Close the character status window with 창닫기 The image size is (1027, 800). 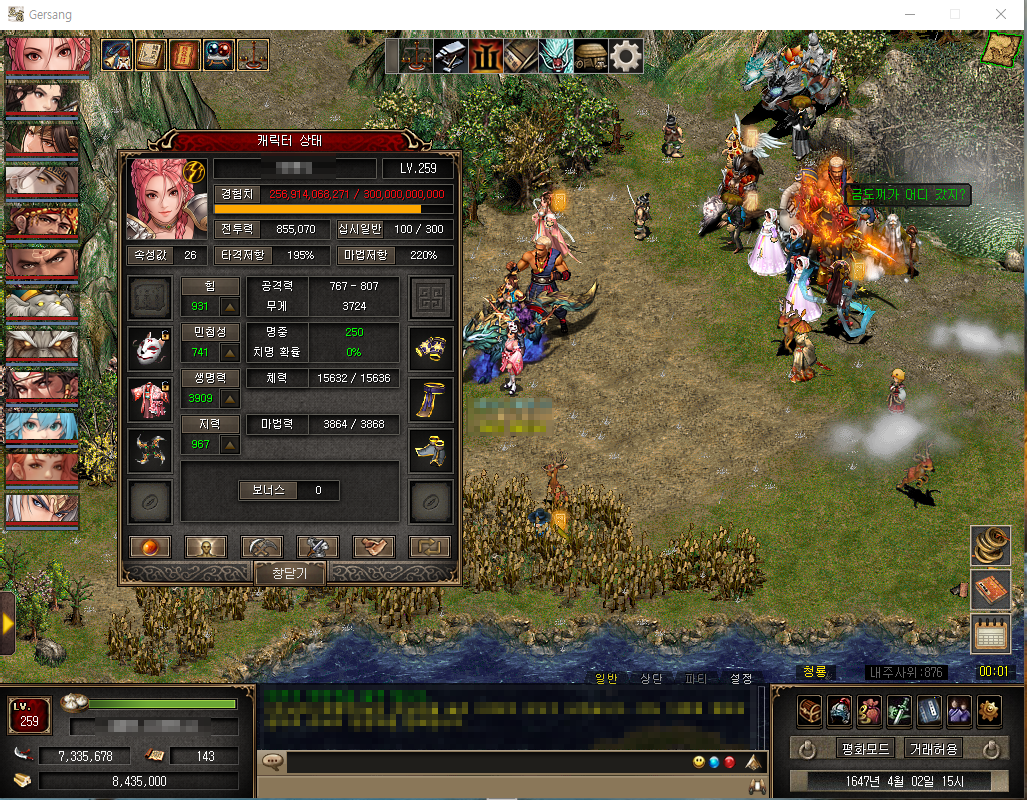coord(289,573)
